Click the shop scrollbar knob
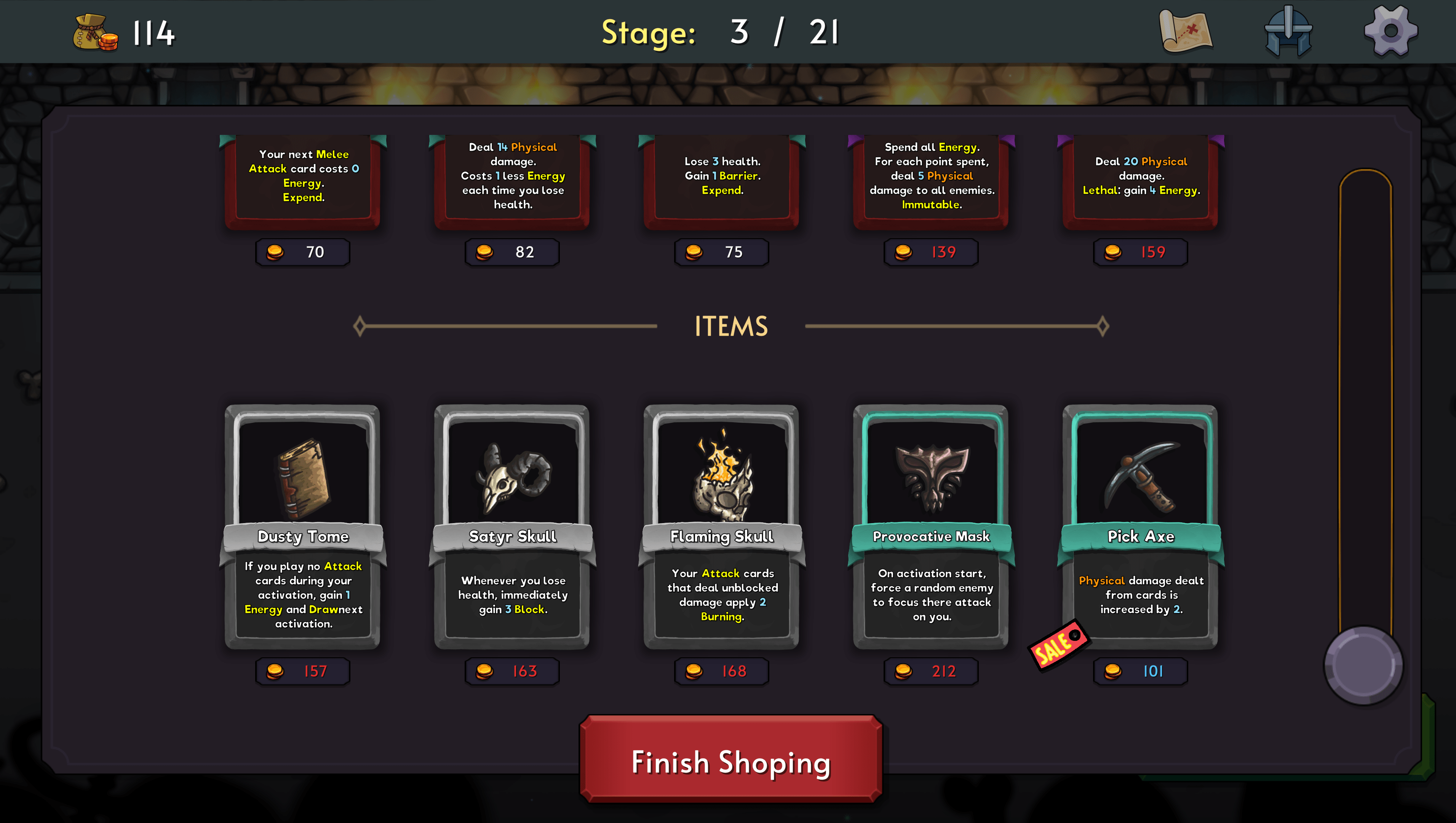Image resolution: width=1456 pixels, height=823 pixels. (x=1363, y=665)
